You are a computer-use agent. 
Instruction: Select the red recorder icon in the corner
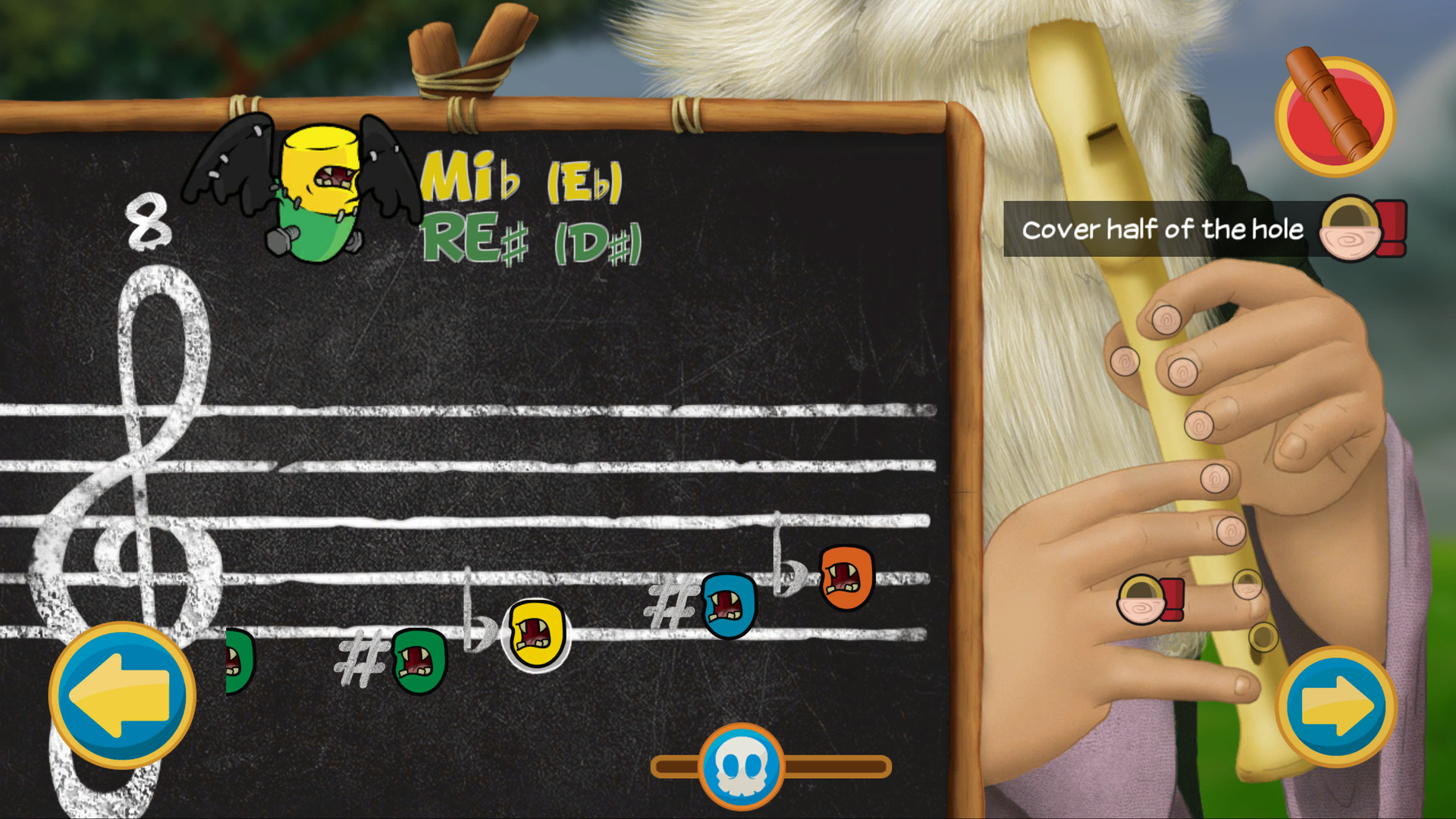click(x=1334, y=114)
